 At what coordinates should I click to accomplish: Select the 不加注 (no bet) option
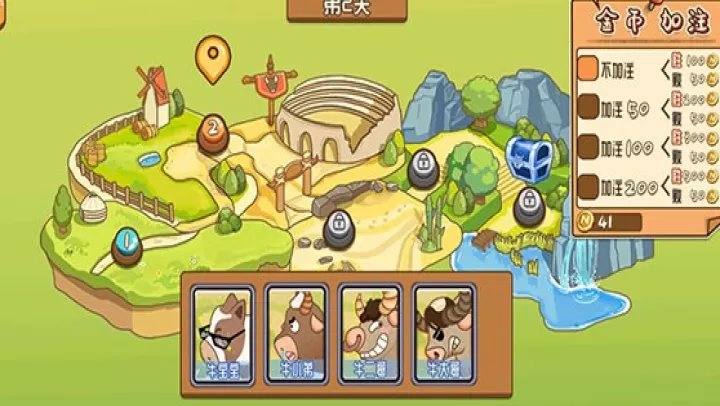[x=589, y=68]
